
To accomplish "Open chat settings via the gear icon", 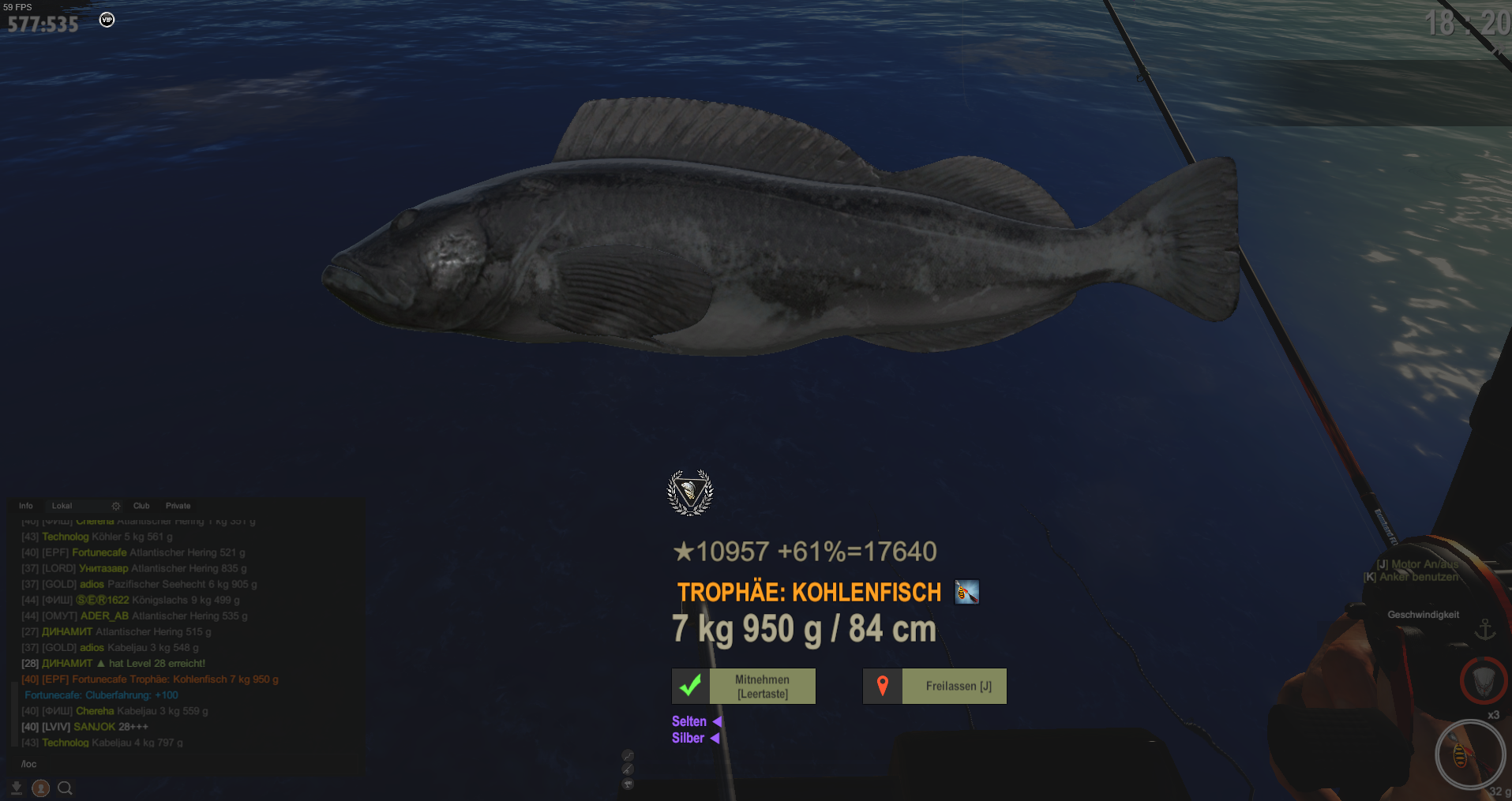I will [116, 506].
